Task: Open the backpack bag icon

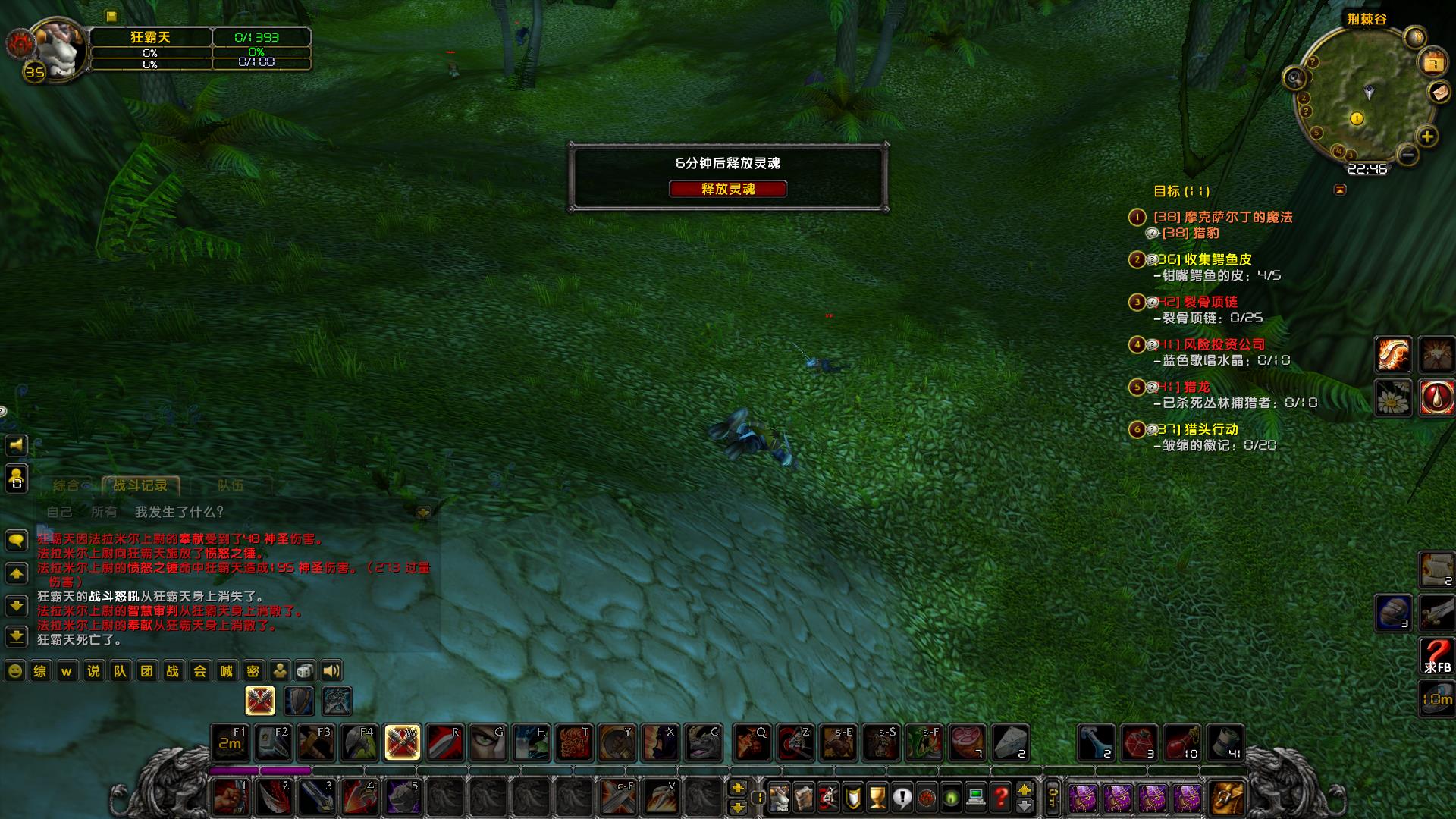Action: click(x=1226, y=797)
